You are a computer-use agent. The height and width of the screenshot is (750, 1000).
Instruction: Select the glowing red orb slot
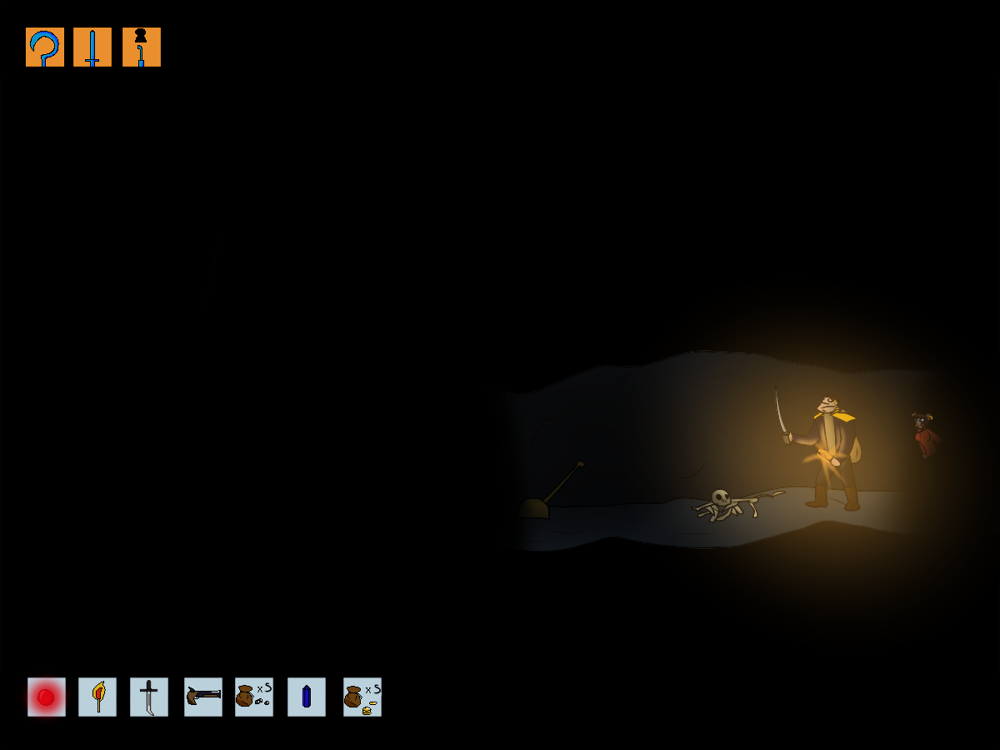46,697
